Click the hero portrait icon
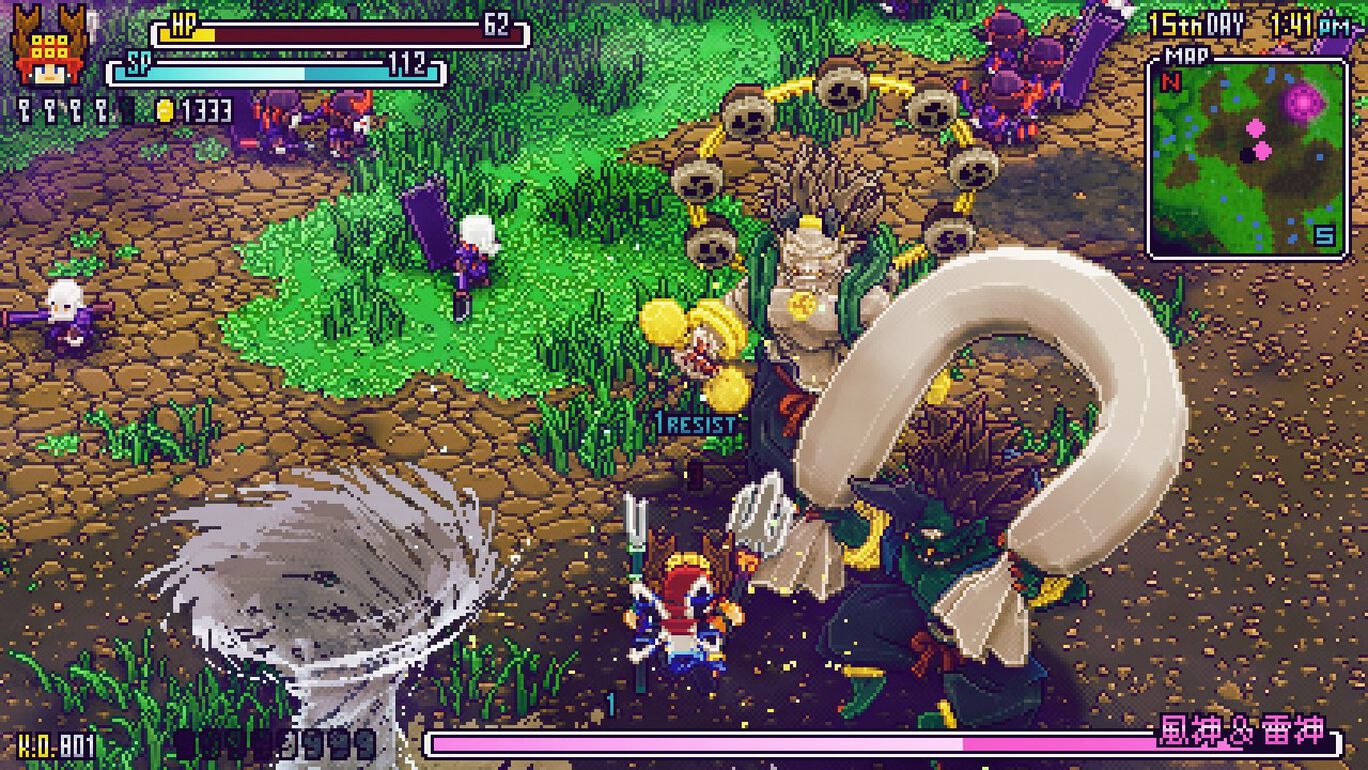The image size is (1368, 770). point(48,48)
